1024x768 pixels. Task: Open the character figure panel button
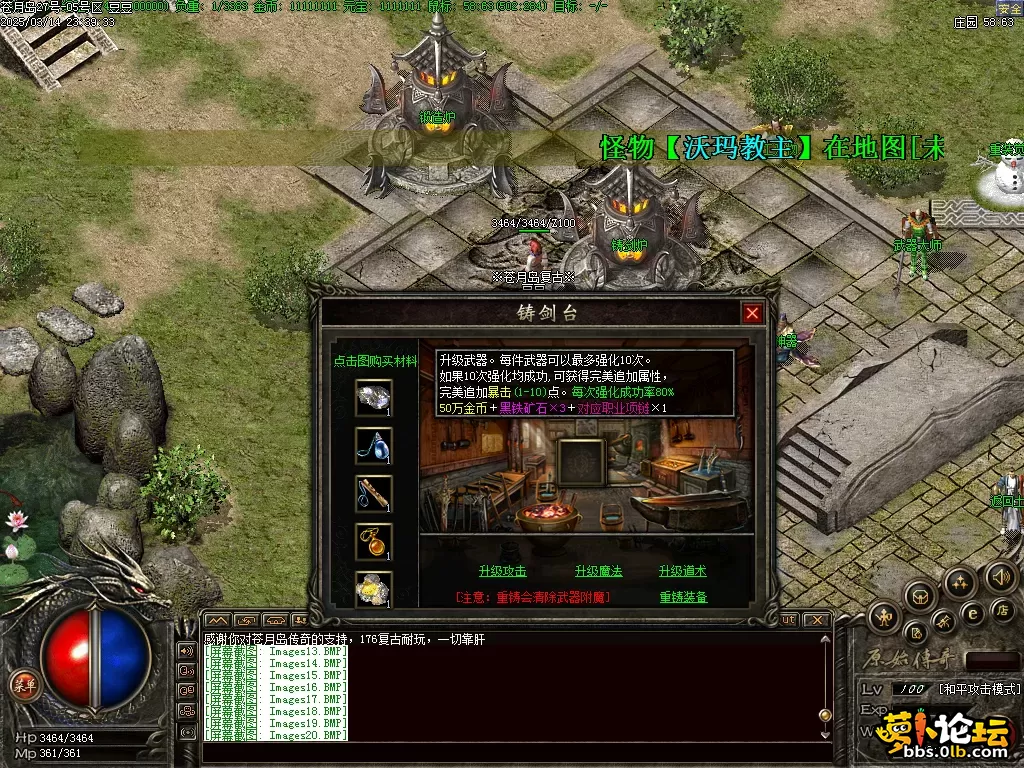883,616
